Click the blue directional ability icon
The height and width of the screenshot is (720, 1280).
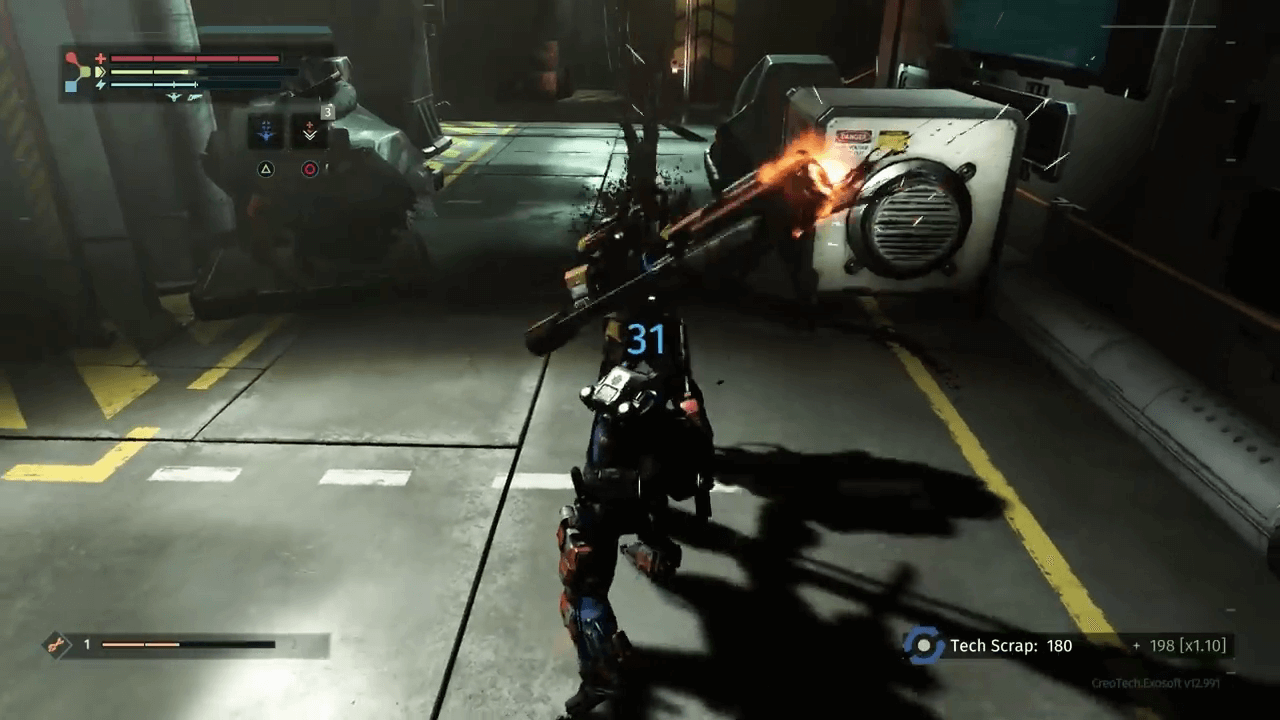(266, 131)
